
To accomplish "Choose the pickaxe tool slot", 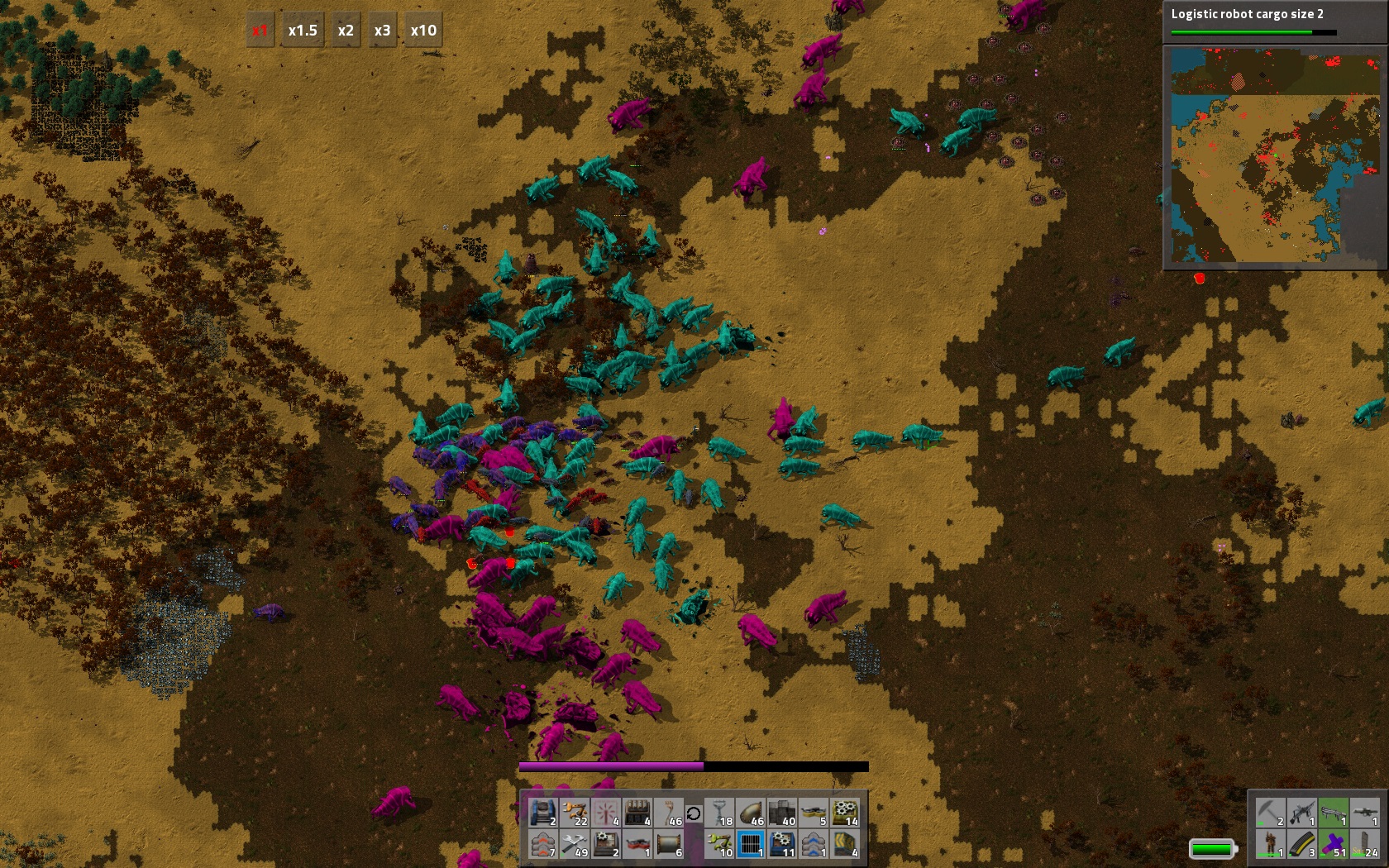I will point(1271,813).
